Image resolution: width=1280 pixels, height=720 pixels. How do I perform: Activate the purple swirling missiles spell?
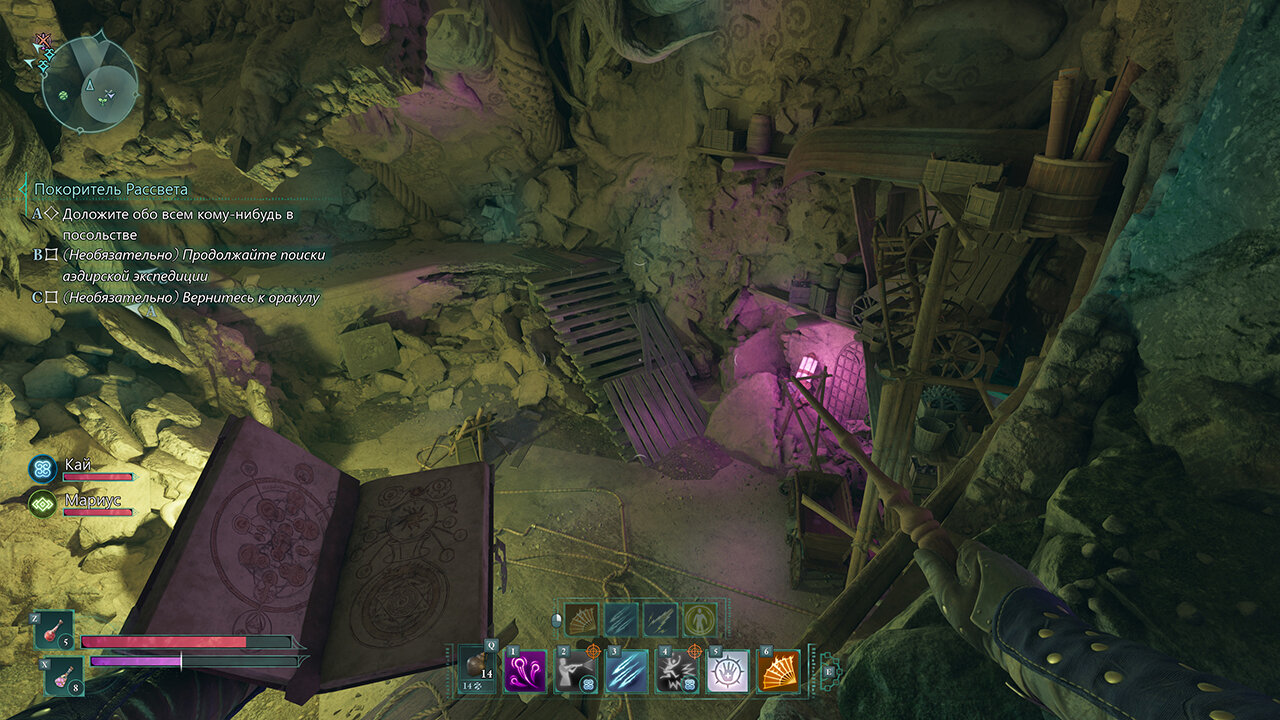point(526,670)
